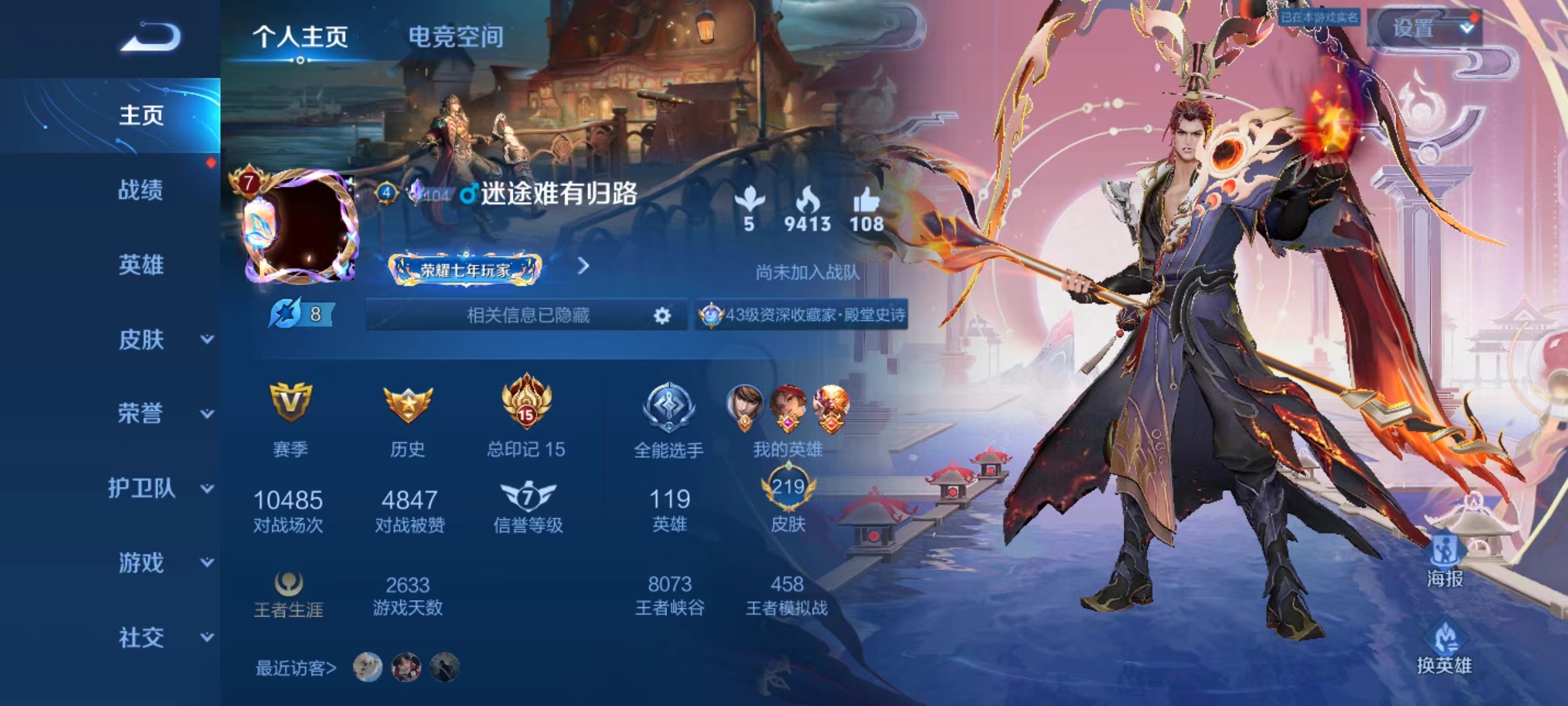
Task: Expand the 社交 sidebar menu
Action: 163,637
